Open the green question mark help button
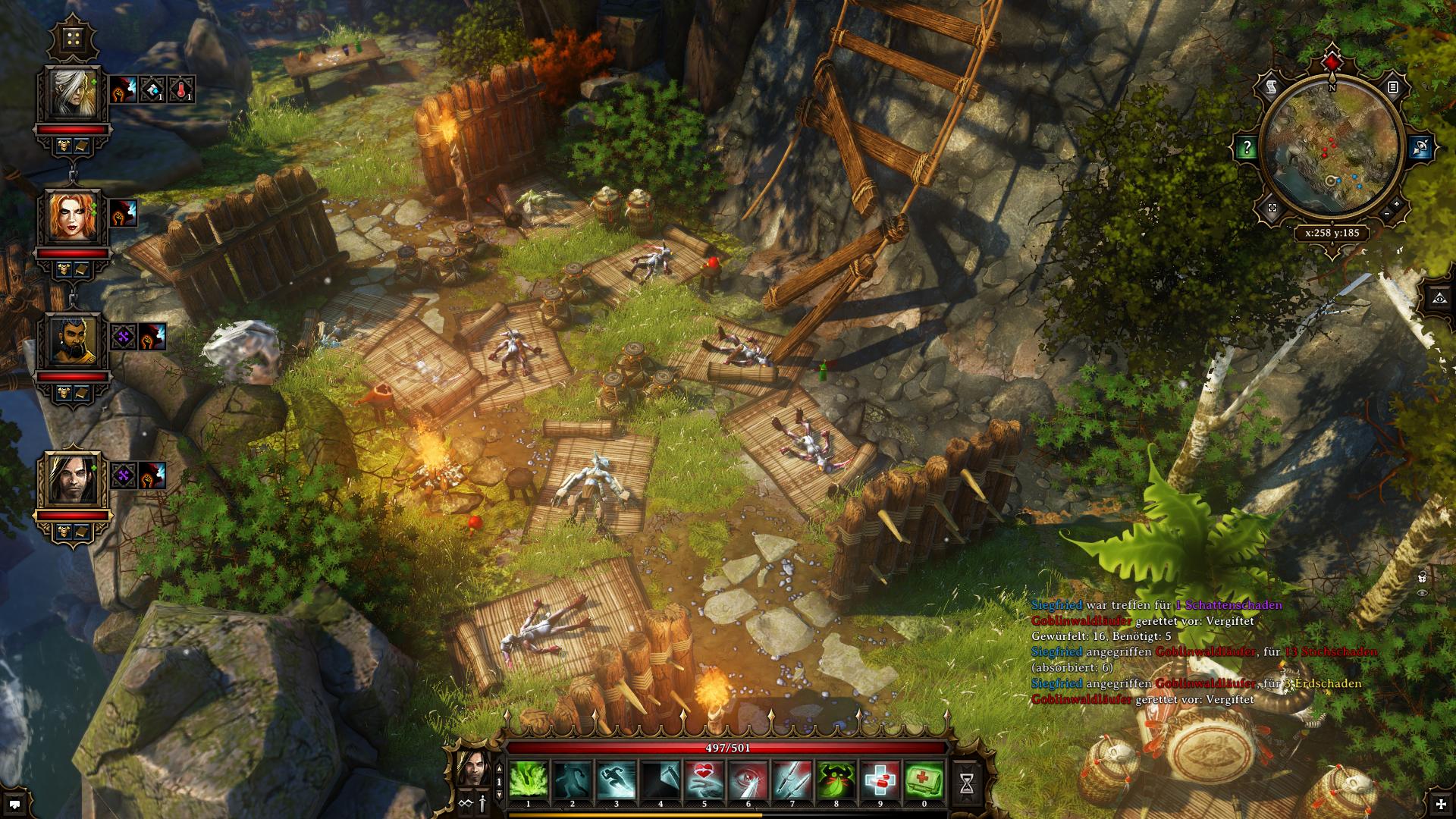The height and width of the screenshot is (819, 1456). point(1246,148)
